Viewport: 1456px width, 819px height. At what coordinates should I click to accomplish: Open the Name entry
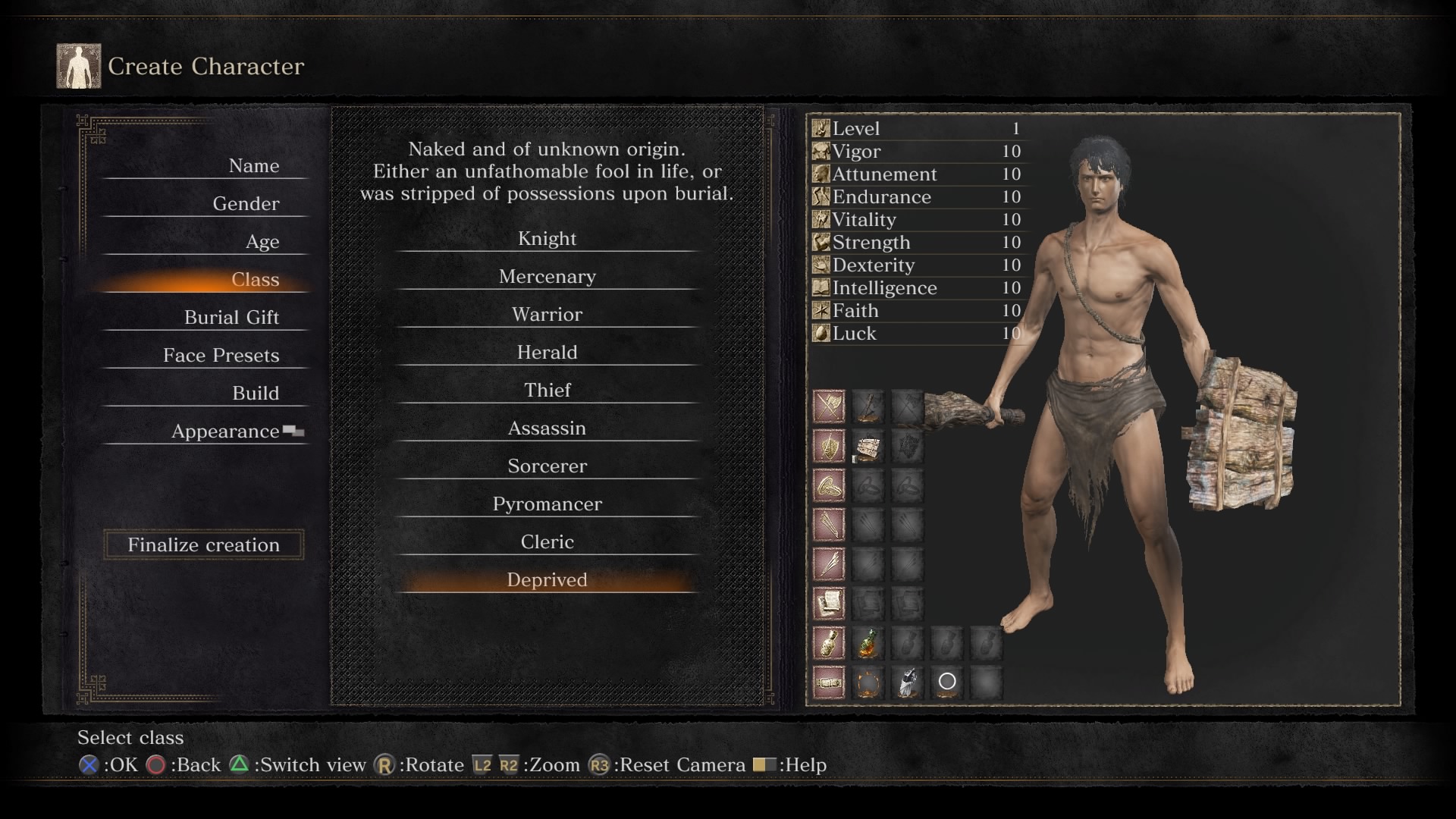click(x=253, y=166)
